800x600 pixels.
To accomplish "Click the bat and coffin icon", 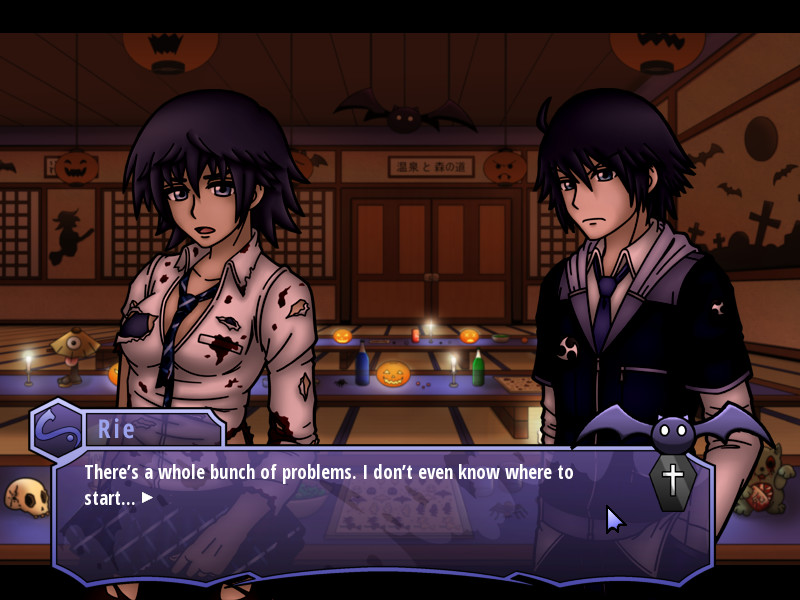I will pyautogui.click(x=672, y=455).
